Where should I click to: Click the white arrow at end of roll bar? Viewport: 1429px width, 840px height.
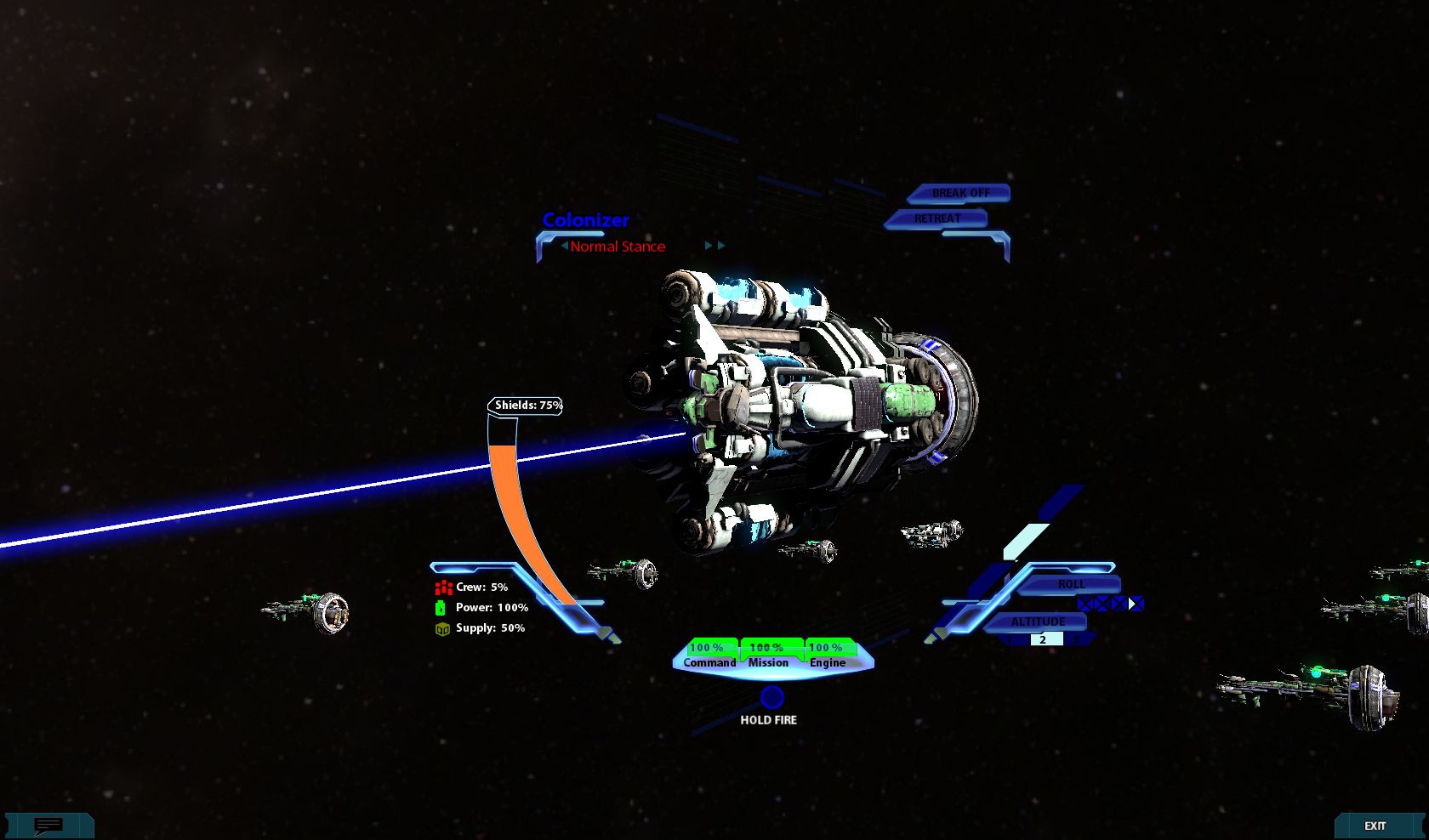1131,604
